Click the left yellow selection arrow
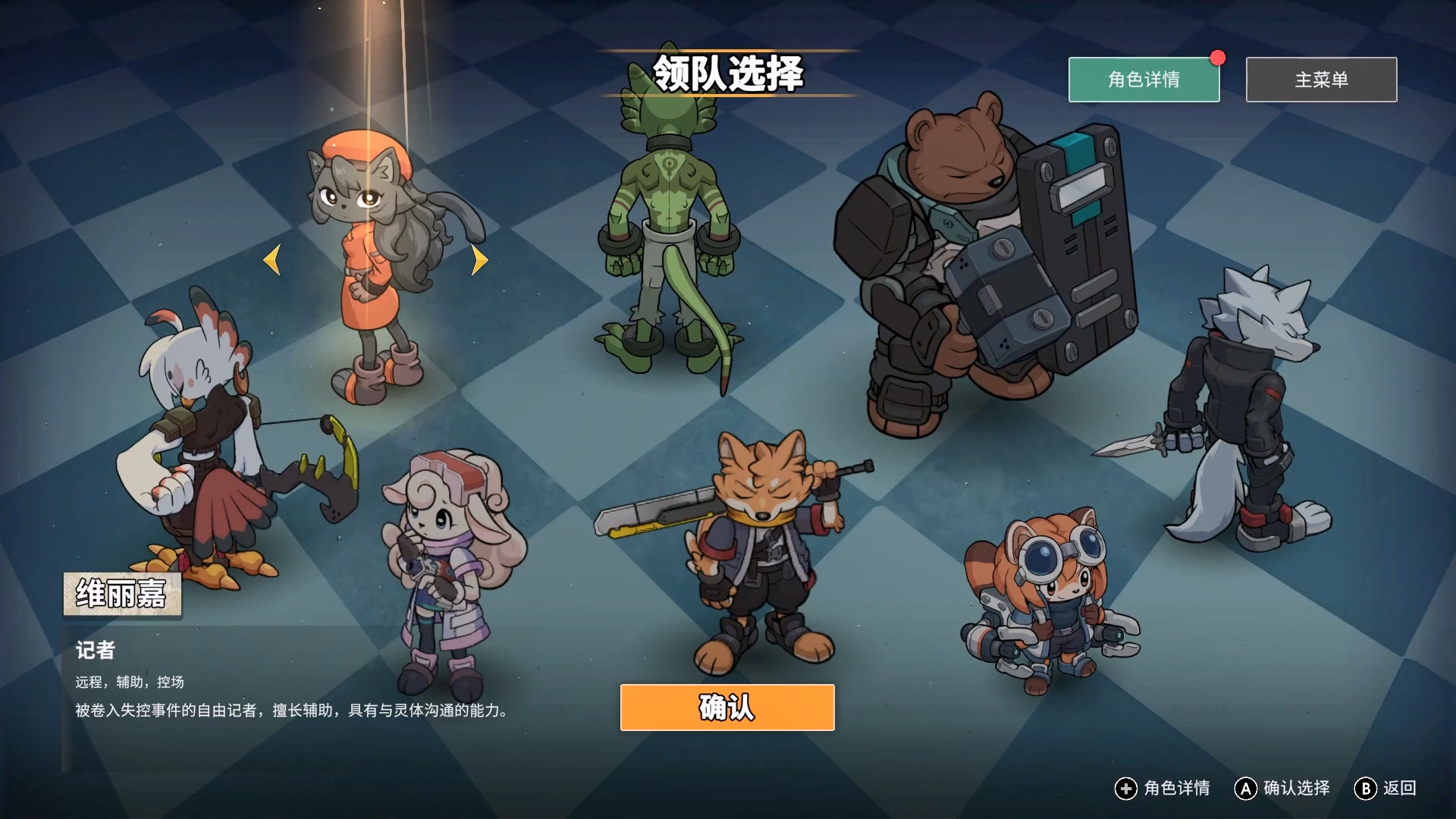Screen dimensions: 1456x819 tap(272, 260)
